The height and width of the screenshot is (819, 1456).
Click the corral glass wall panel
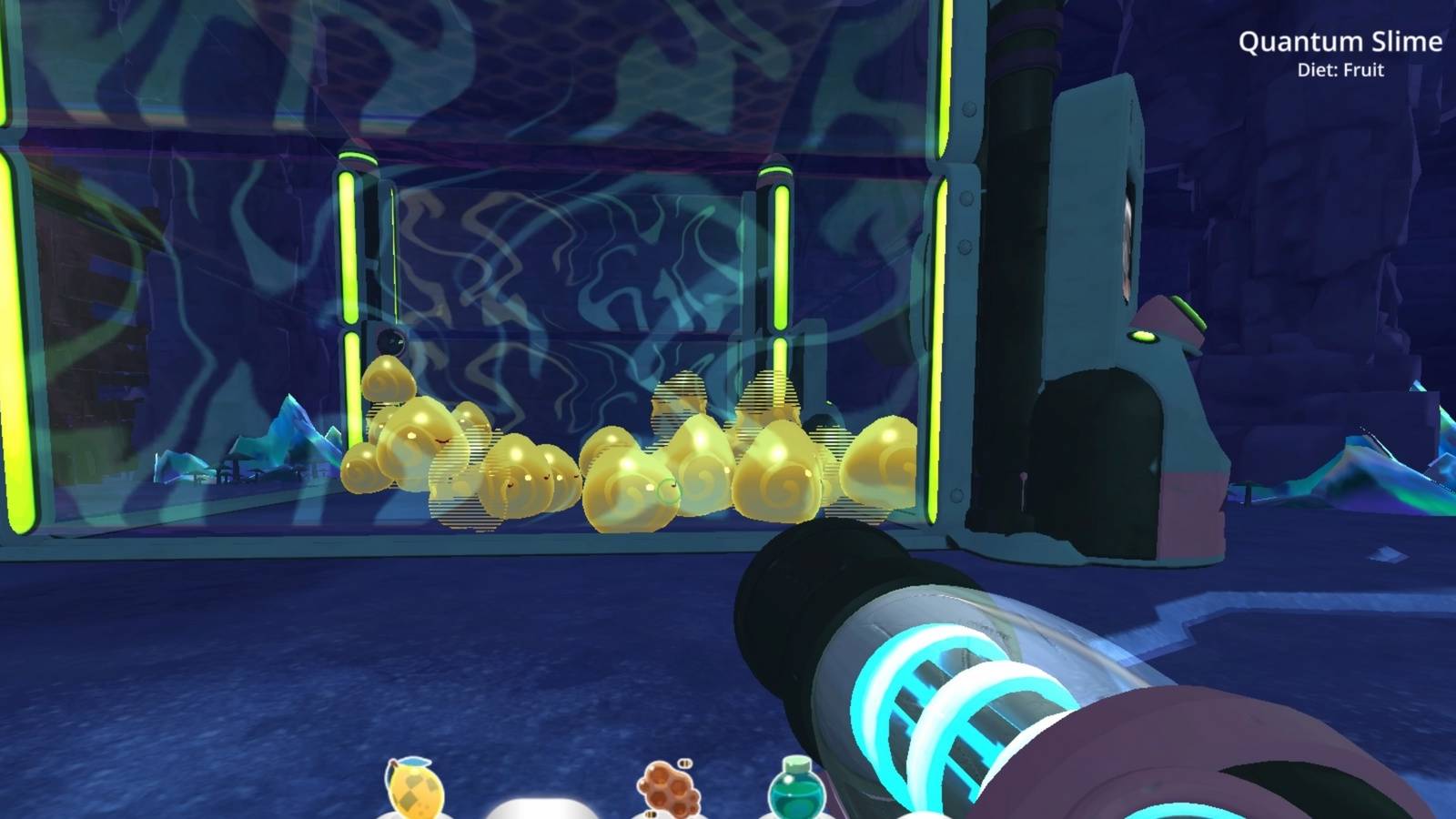[x=591, y=255]
